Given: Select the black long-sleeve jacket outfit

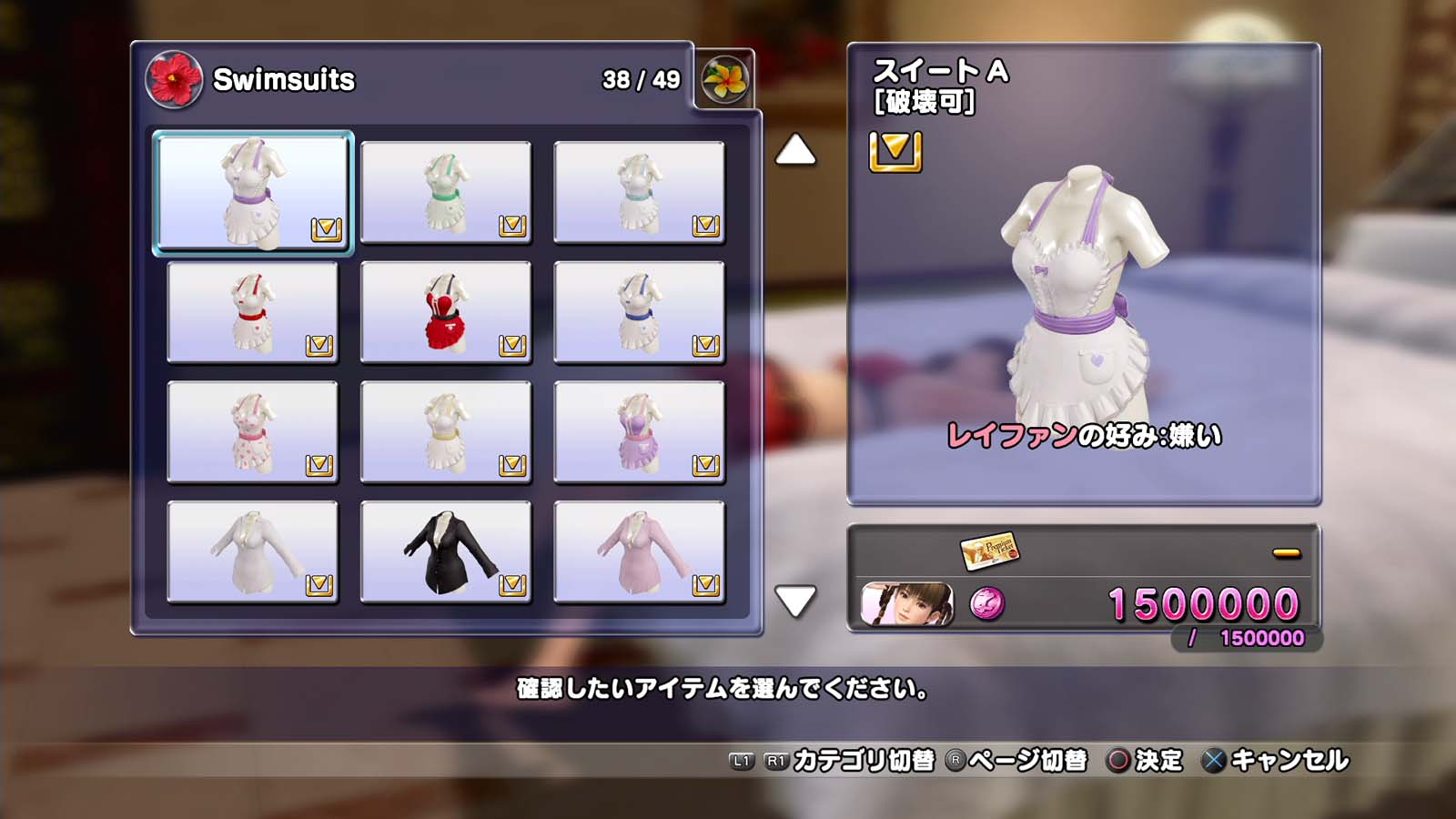Looking at the screenshot, I should pos(446,552).
